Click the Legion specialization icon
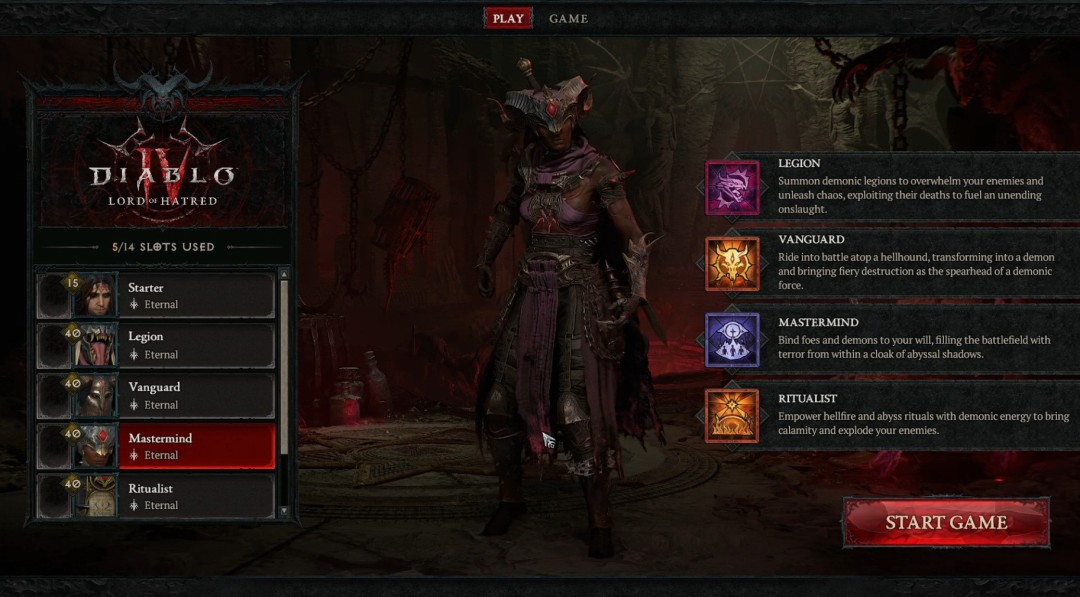Screen dimensions: 1080x597 click(x=732, y=188)
